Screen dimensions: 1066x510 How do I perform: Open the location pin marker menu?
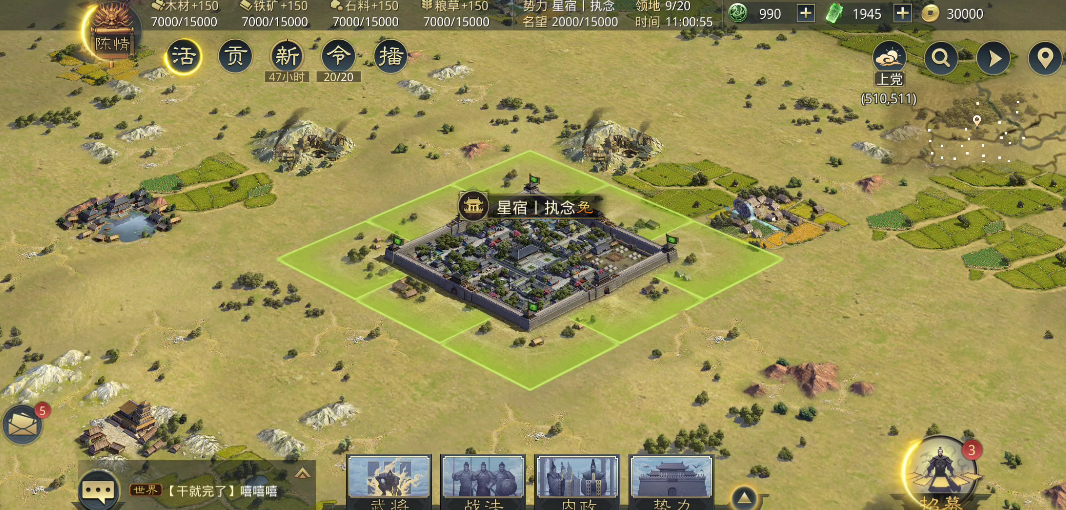(x=1045, y=57)
